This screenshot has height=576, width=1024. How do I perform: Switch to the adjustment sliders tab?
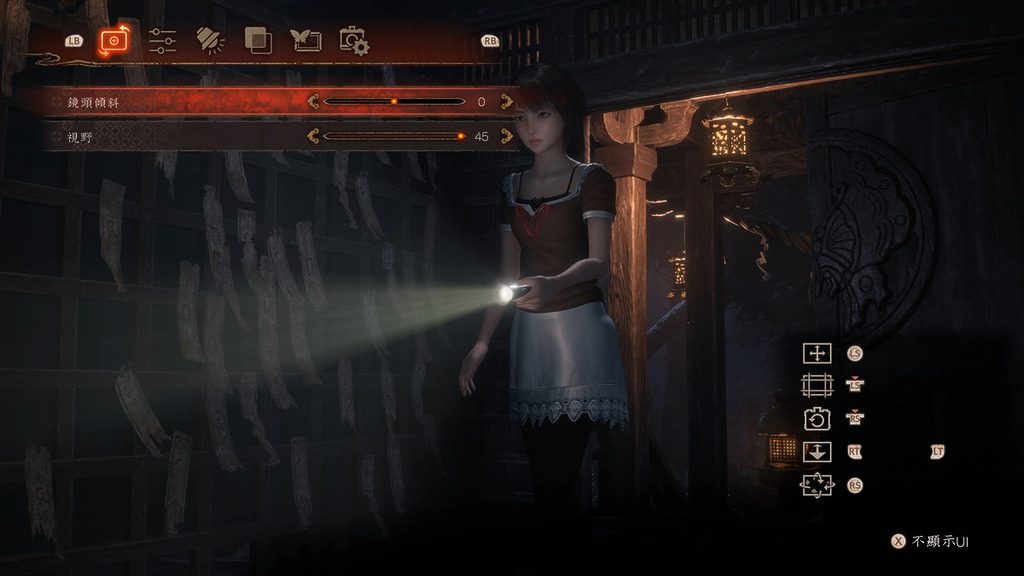click(162, 41)
